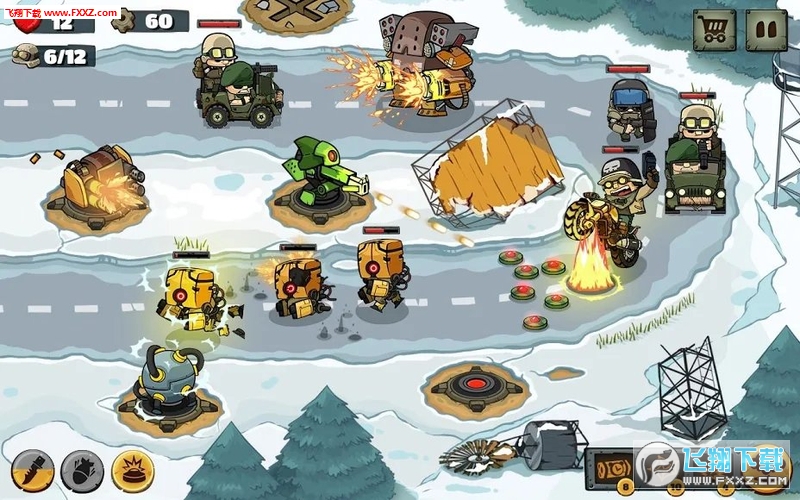The image size is (800, 500).
Task: Activate the combat knife ability
Action: click(31, 469)
